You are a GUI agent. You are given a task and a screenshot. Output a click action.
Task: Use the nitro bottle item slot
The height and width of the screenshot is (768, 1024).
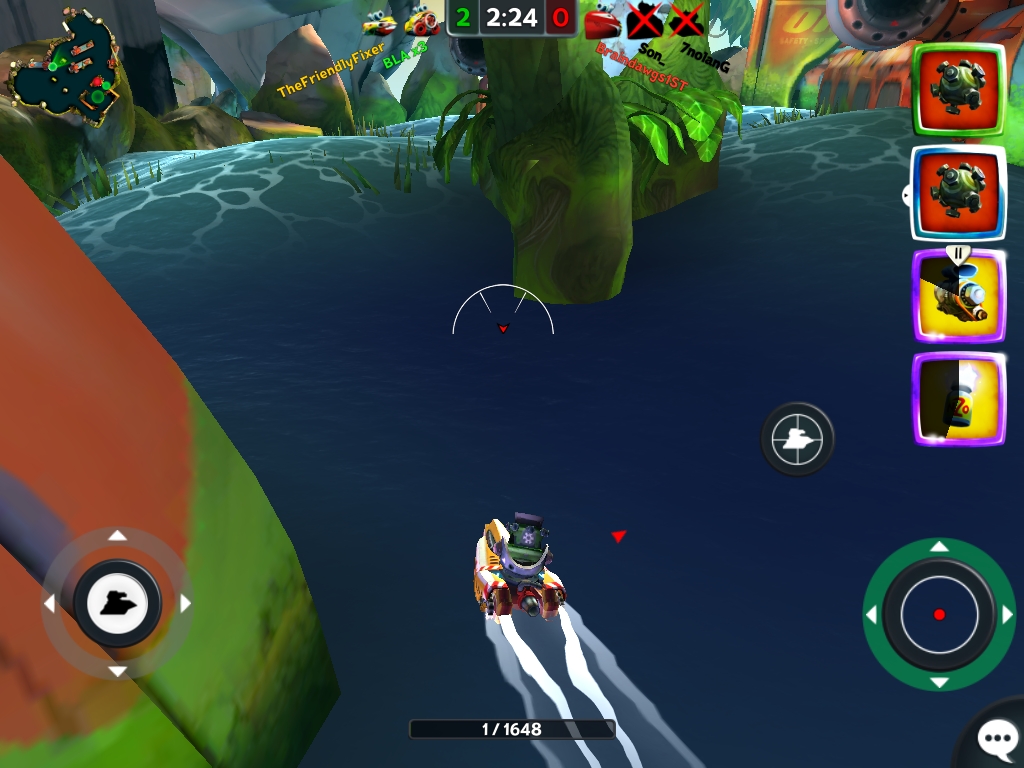tap(958, 400)
